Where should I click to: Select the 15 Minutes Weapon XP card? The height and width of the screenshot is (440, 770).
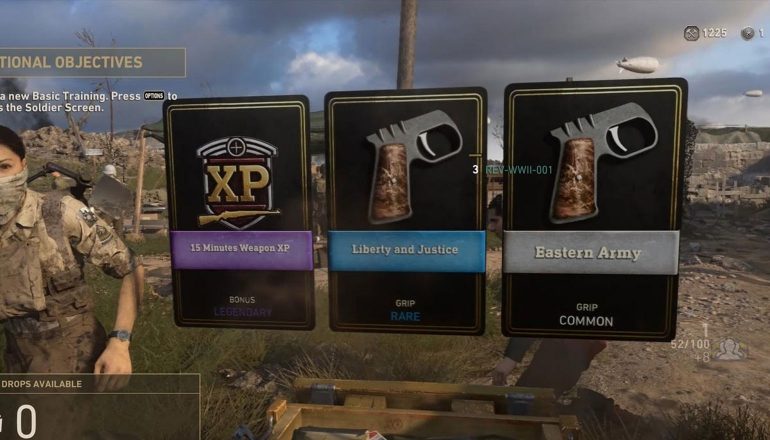[x=238, y=212]
